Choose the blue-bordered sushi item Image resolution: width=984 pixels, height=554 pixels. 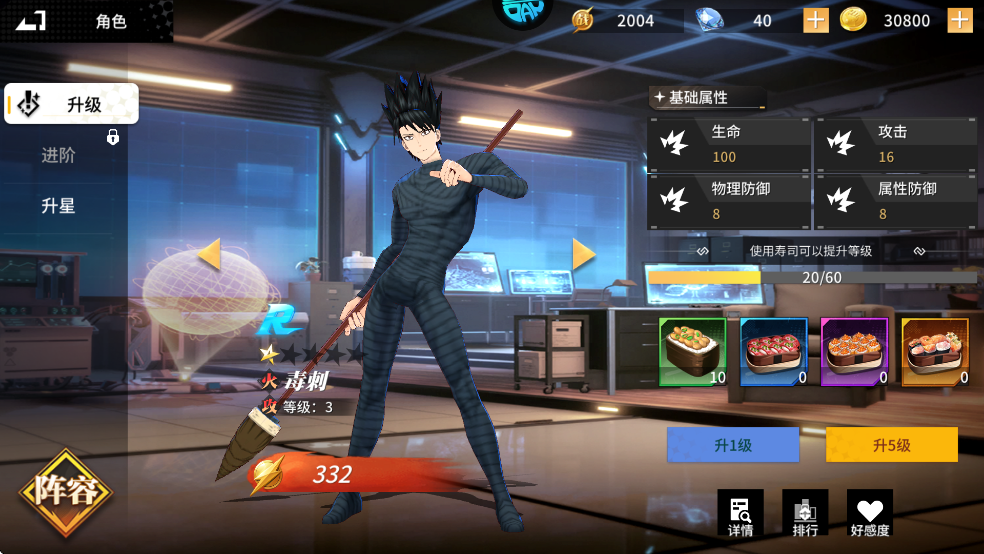click(x=773, y=352)
